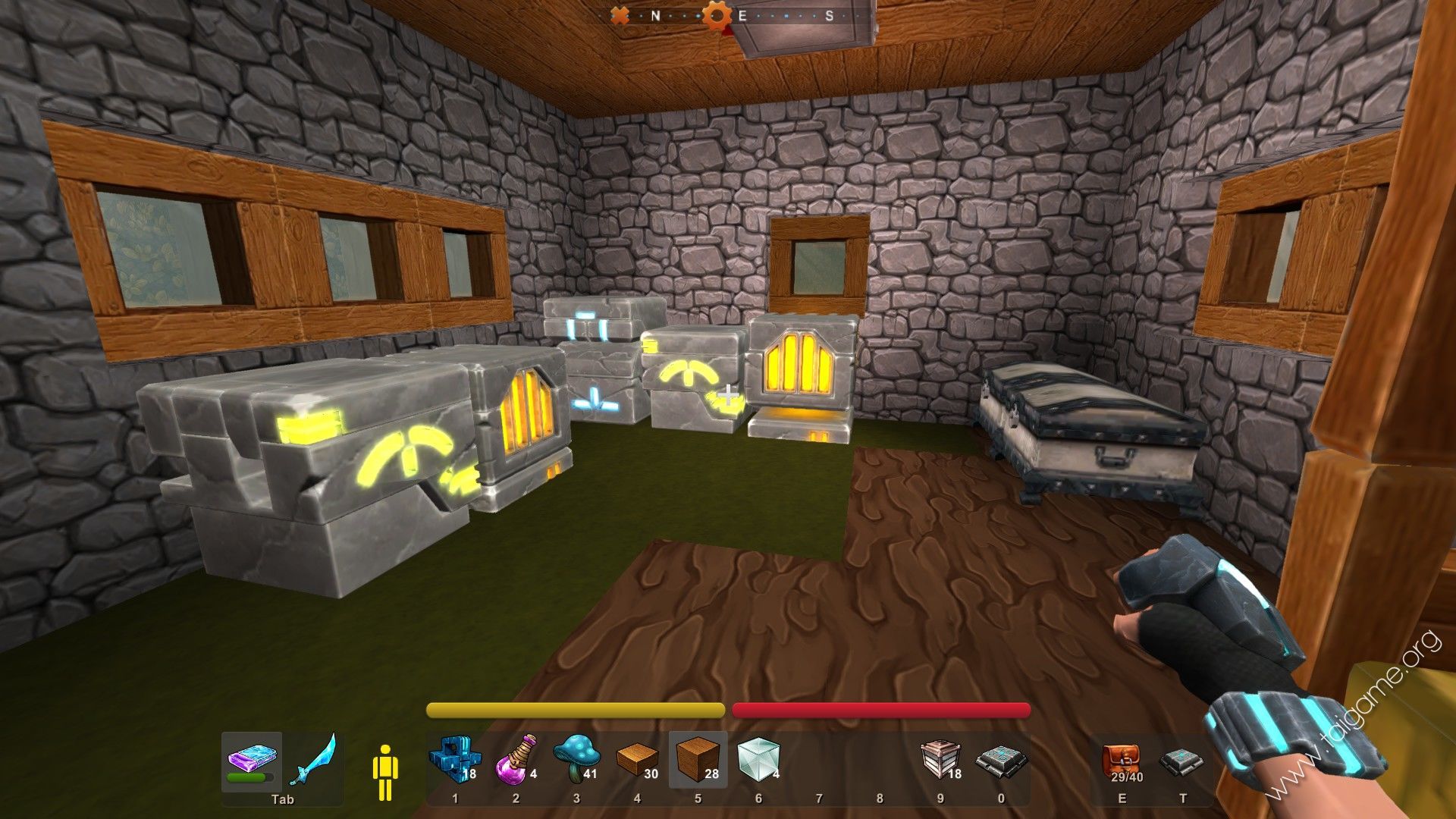The image size is (1456, 819).
Task: Click the empty hotbar slot 7
Action: click(820, 762)
